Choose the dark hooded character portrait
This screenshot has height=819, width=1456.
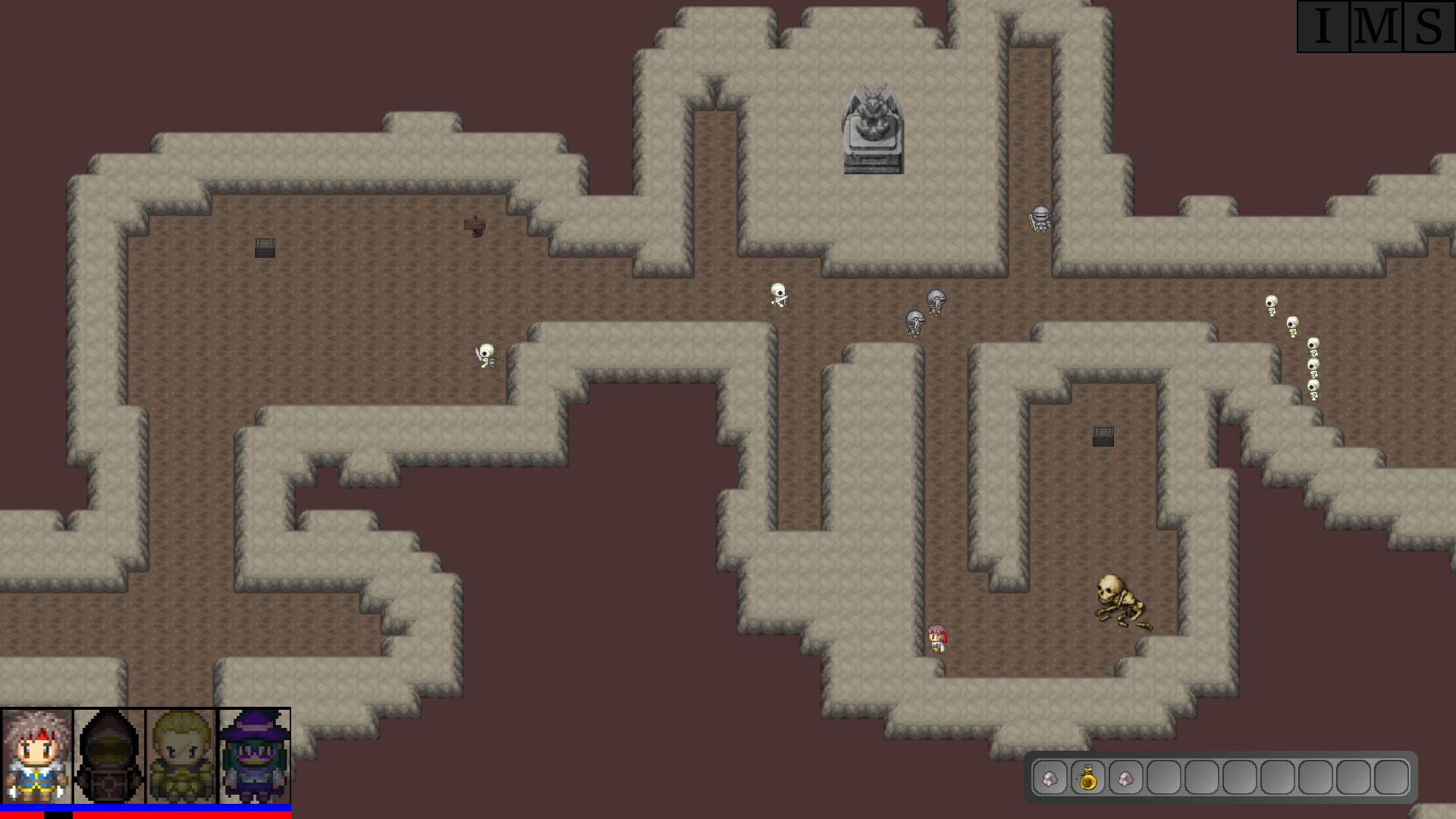coord(109,756)
